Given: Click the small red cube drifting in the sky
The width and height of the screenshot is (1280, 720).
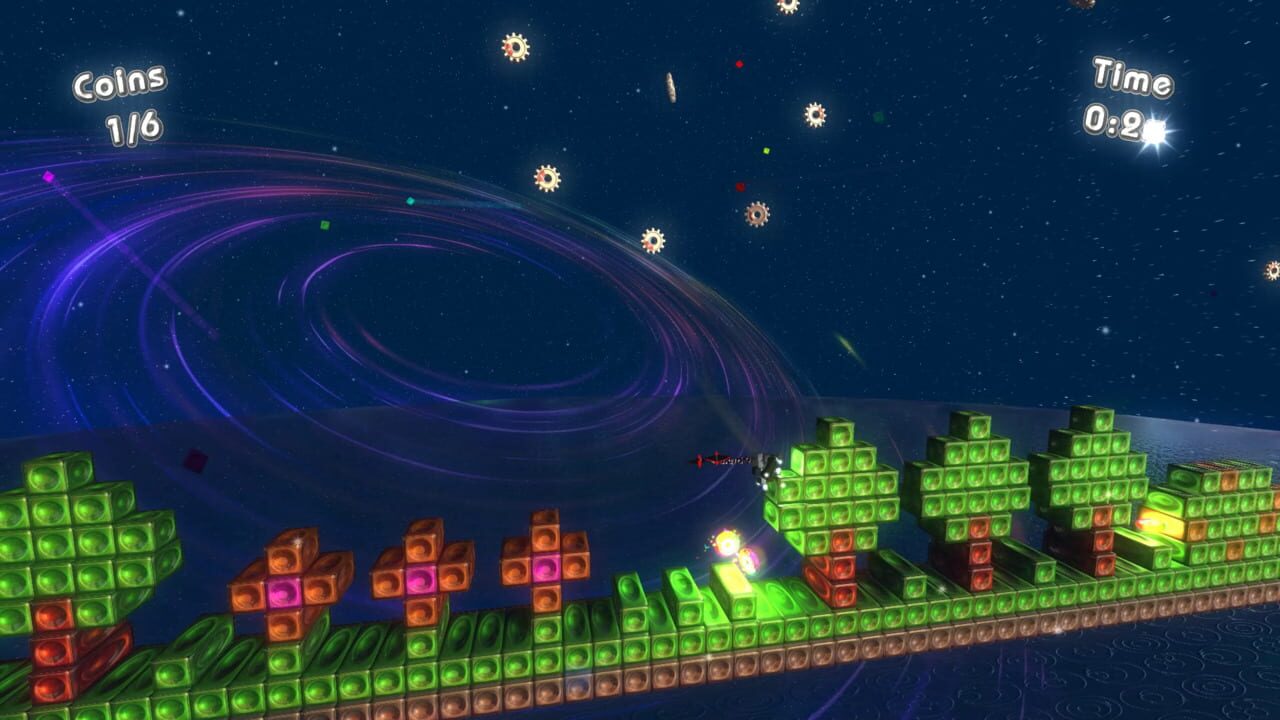Looking at the screenshot, I should pyautogui.click(x=739, y=63).
